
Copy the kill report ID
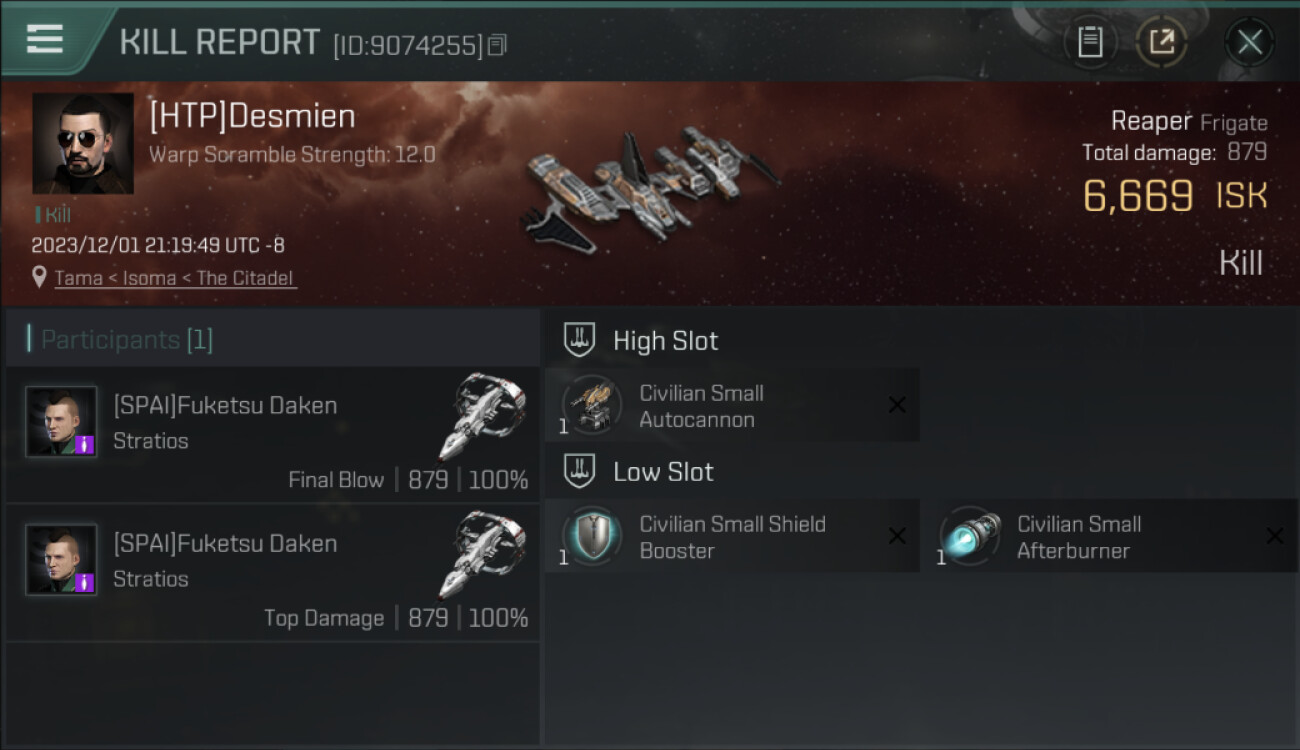pyautogui.click(x=497, y=45)
